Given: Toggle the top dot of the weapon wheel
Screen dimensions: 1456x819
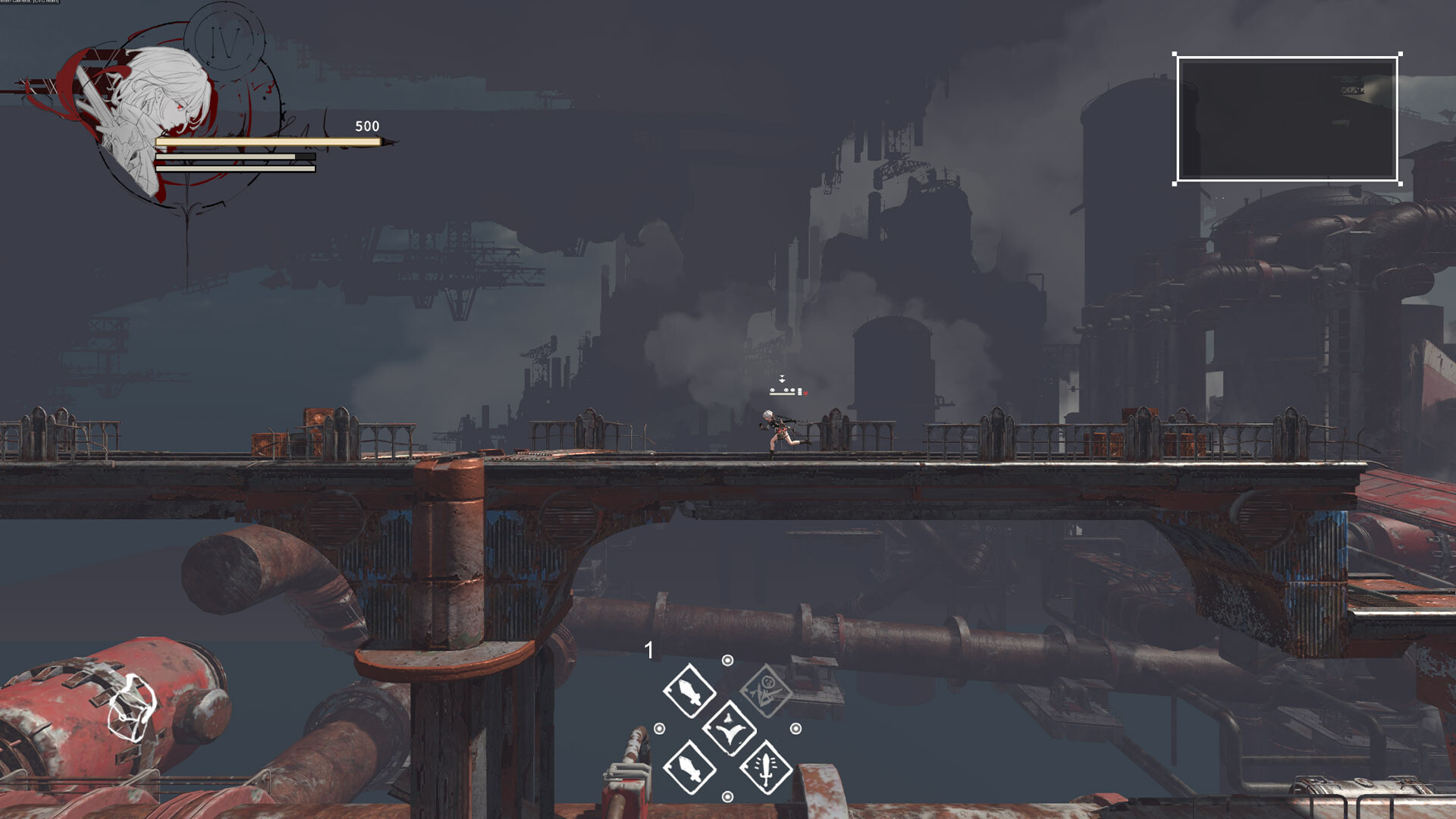Looking at the screenshot, I should coord(727,661).
